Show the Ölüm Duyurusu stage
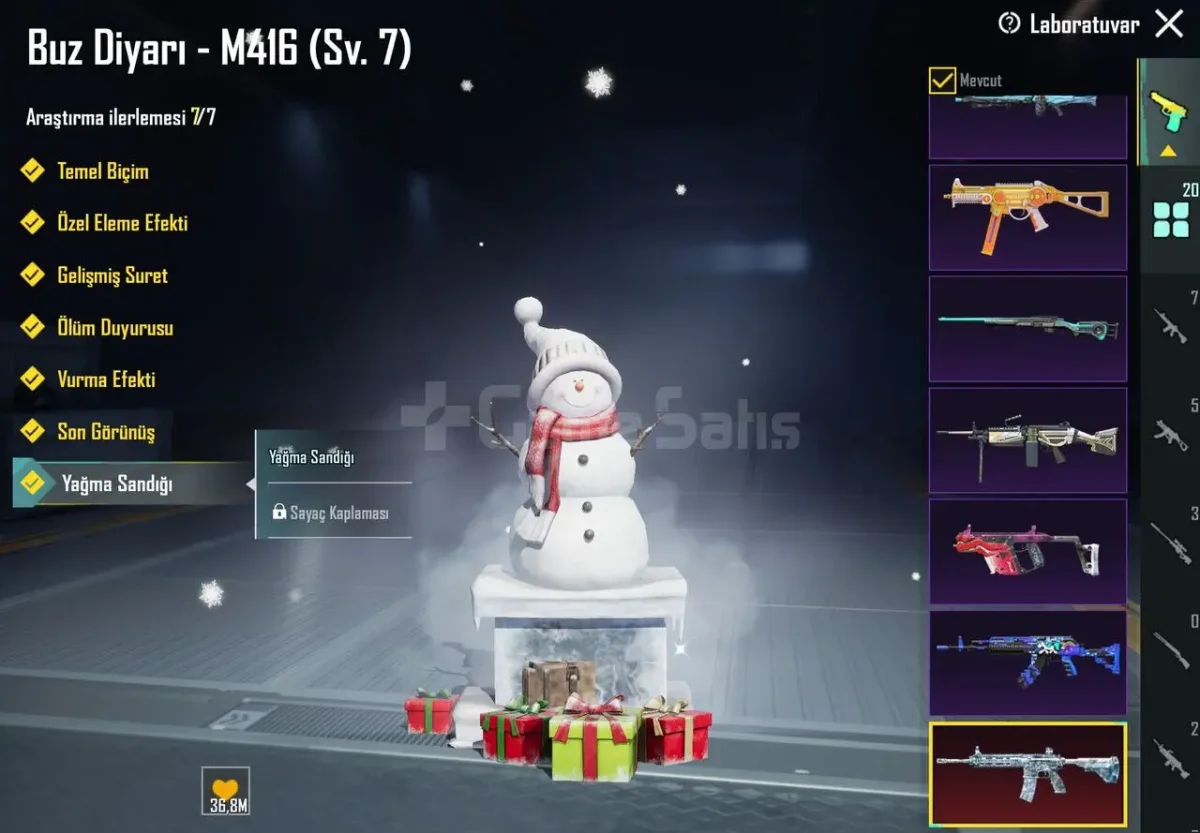 click(115, 327)
